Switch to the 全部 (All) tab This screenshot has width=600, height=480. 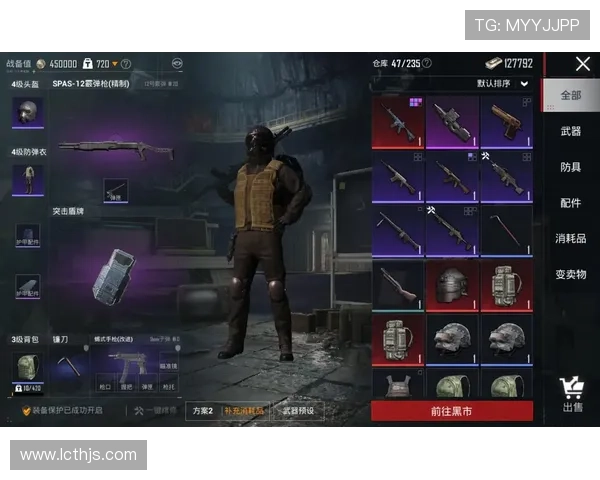pos(570,96)
